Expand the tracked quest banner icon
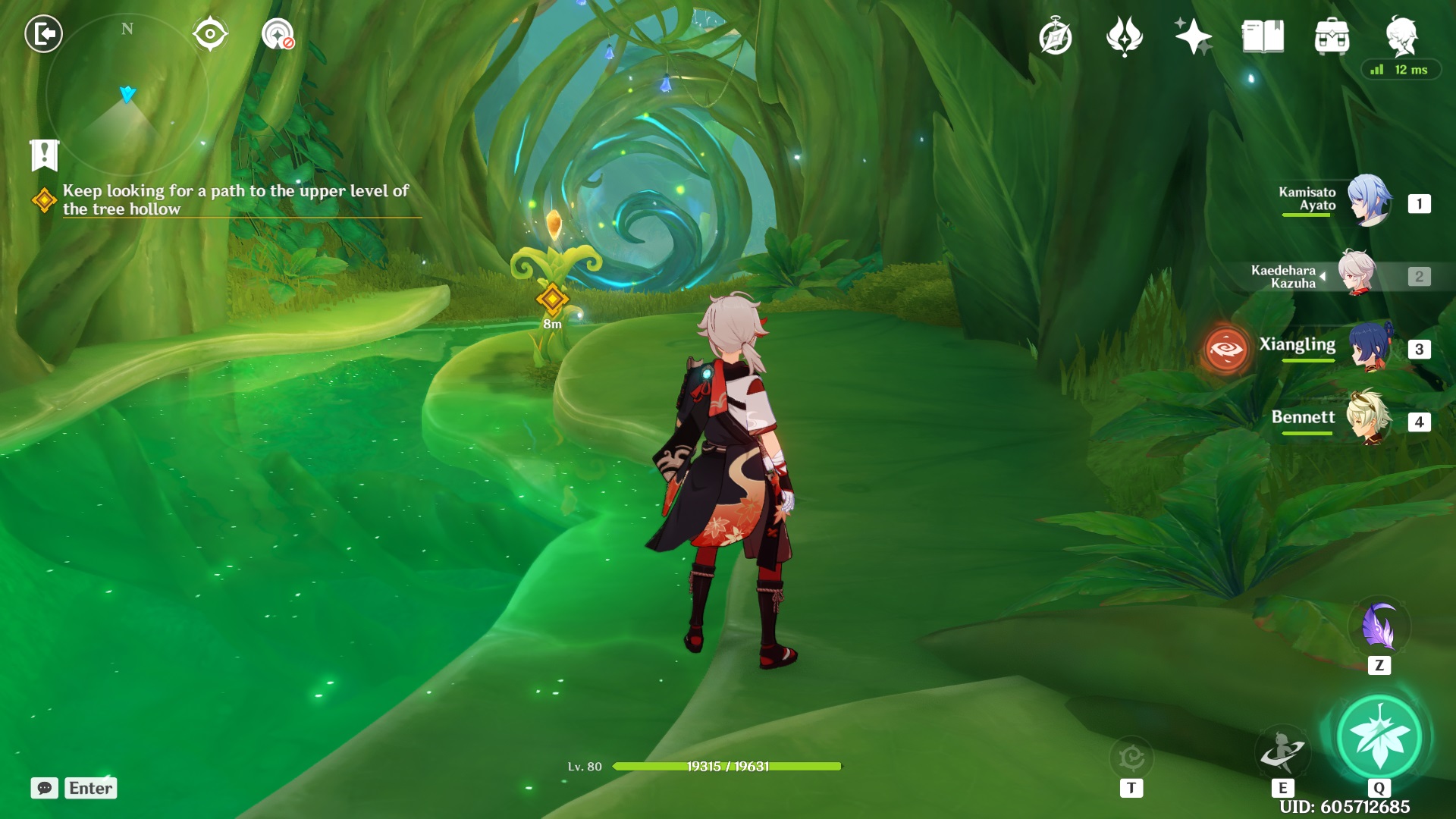 45,155
